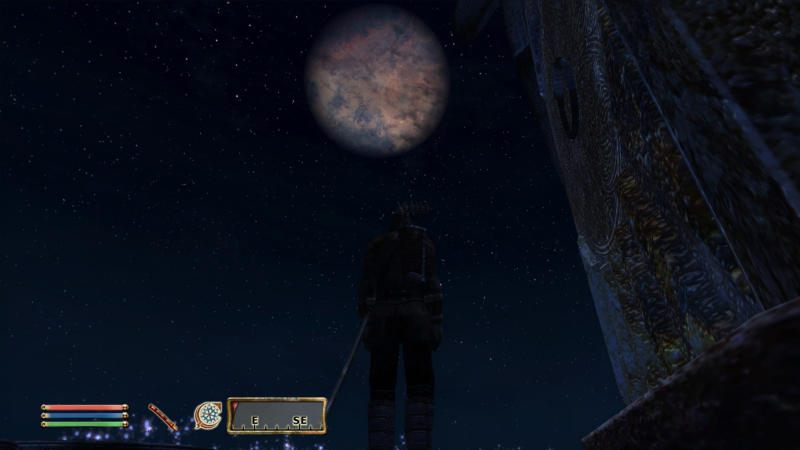Select the active frost spell icon
This screenshot has height=450, width=800.
click(208, 414)
